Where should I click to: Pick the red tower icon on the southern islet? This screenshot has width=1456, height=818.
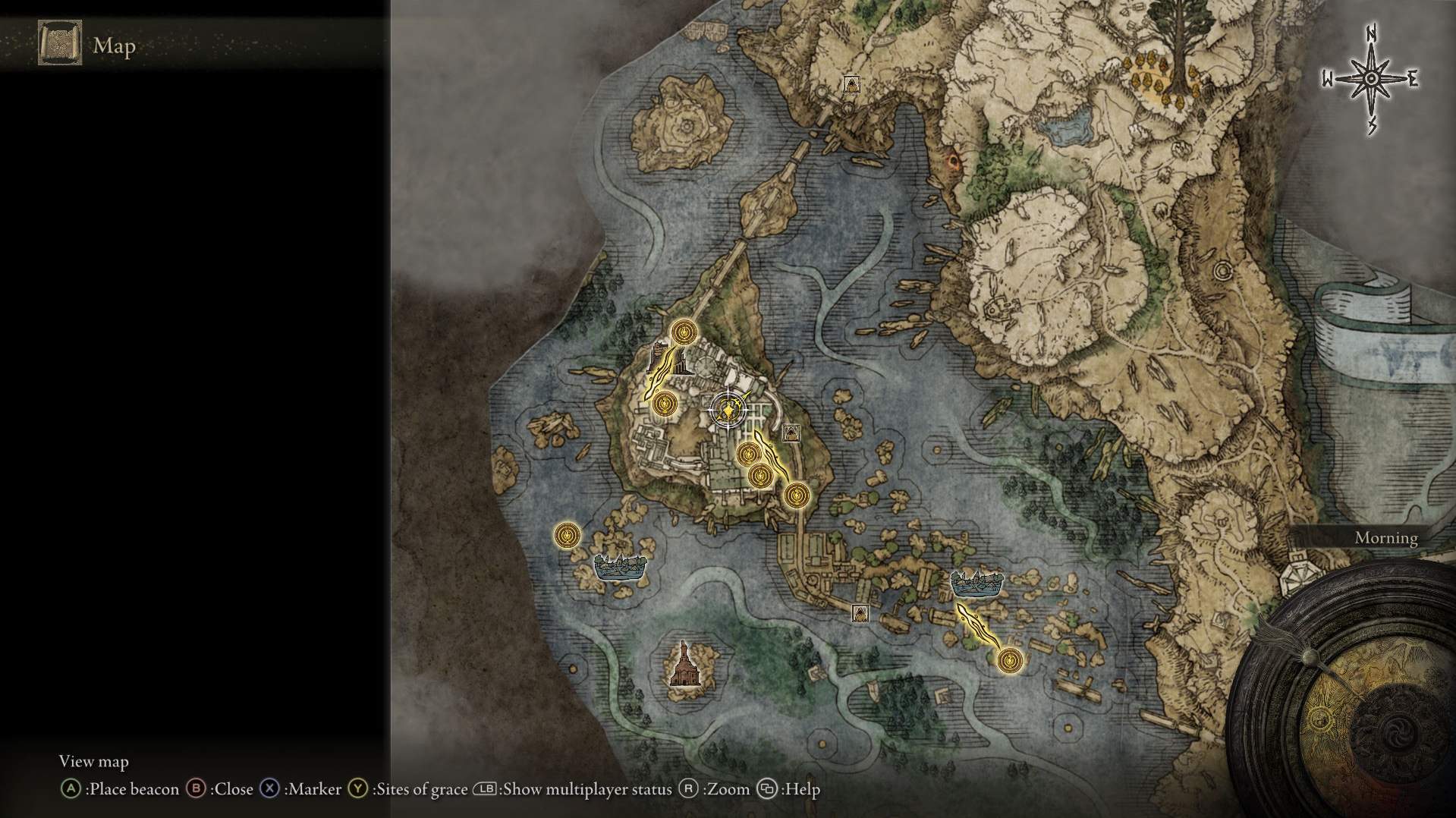coord(685,665)
